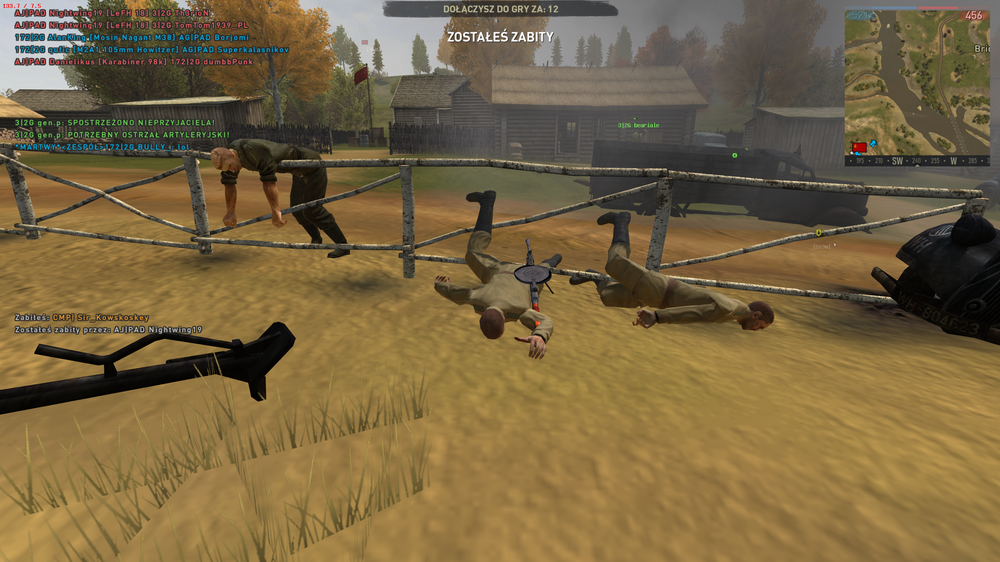The width and height of the screenshot is (1000, 562).
Task: Click the red Soviet flag marker on minimap
Action: point(859,147)
